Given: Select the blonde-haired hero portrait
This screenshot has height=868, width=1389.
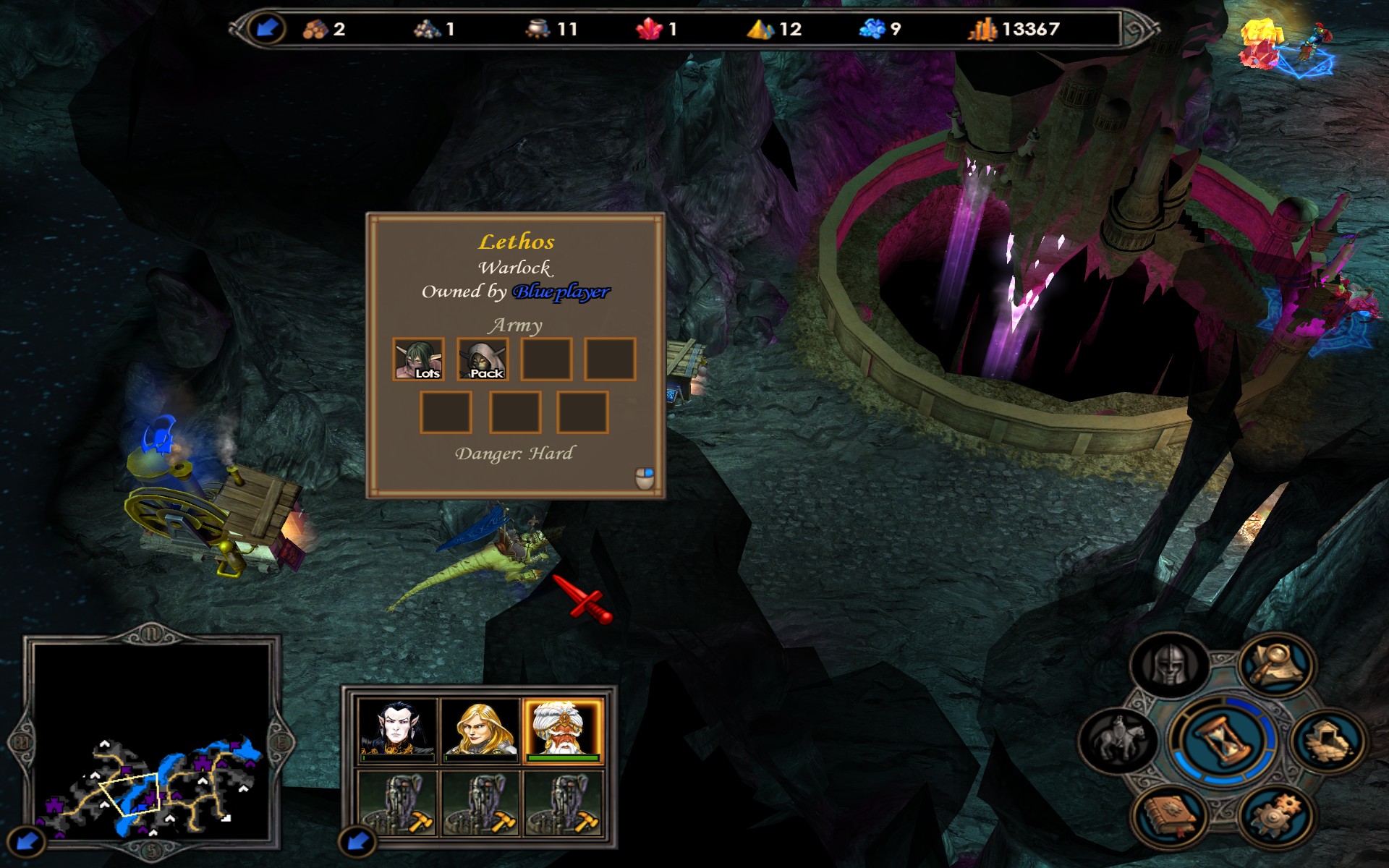Looking at the screenshot, I should (x=480, y=729).
